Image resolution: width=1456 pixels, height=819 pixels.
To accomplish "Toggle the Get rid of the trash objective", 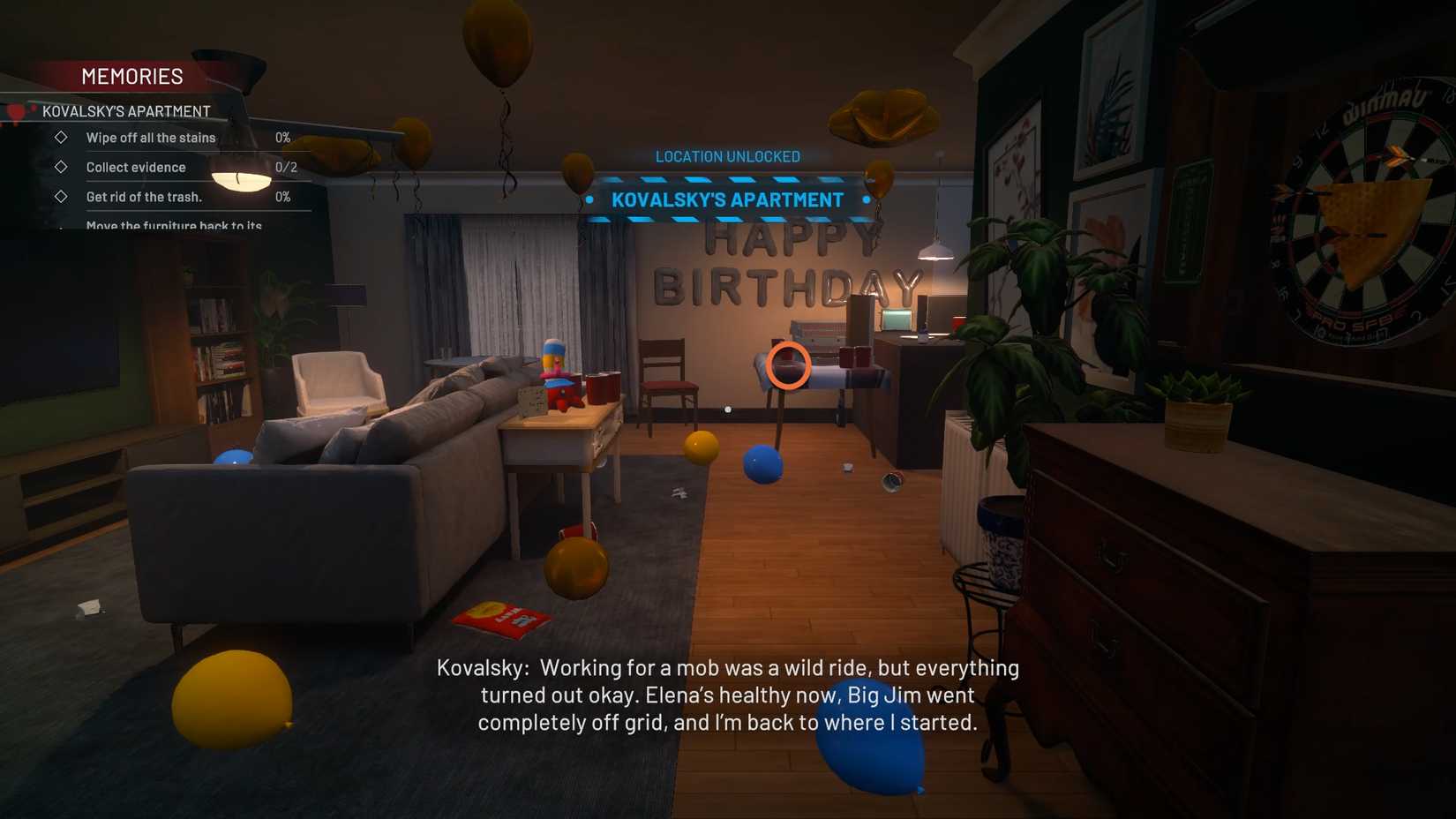I will point(144,197).
